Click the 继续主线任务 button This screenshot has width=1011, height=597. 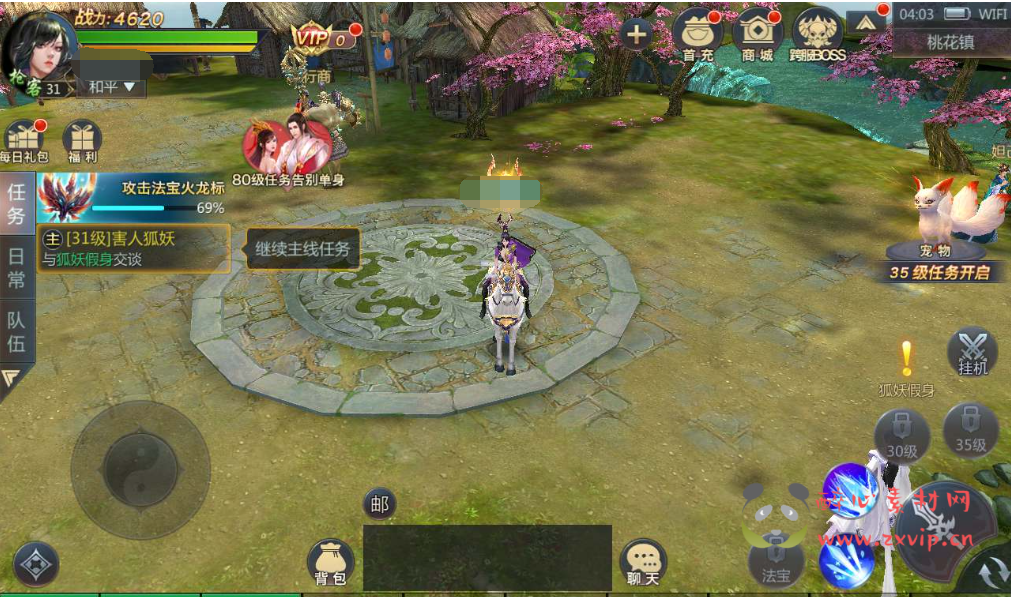[303, 249]
